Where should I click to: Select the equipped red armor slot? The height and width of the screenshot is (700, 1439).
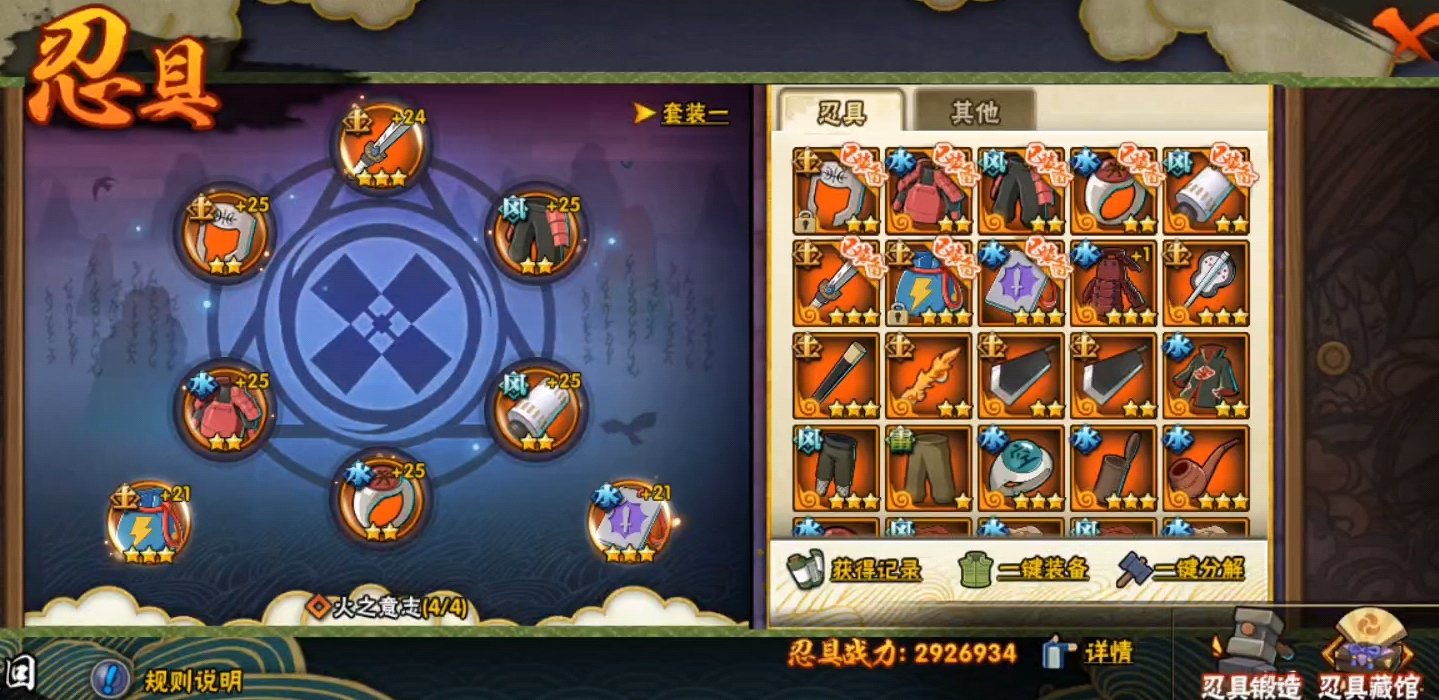(x=224, y=410)
